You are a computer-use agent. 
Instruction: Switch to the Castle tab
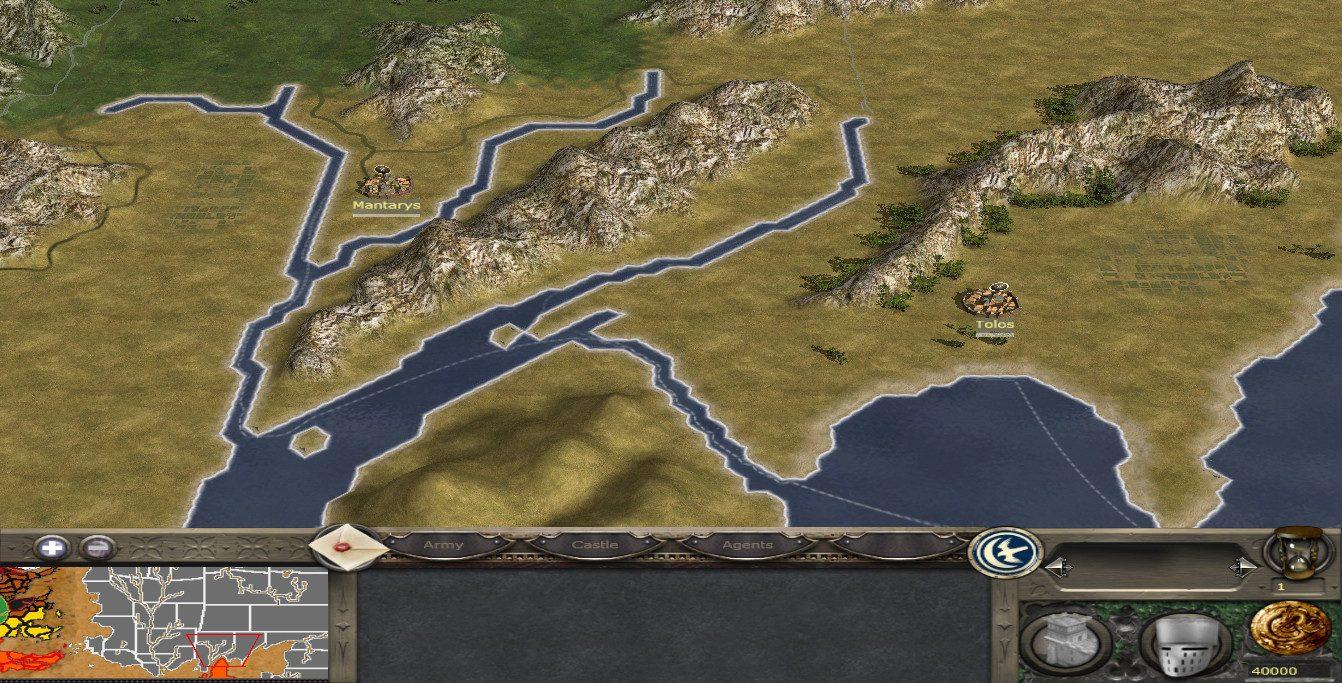594,545
